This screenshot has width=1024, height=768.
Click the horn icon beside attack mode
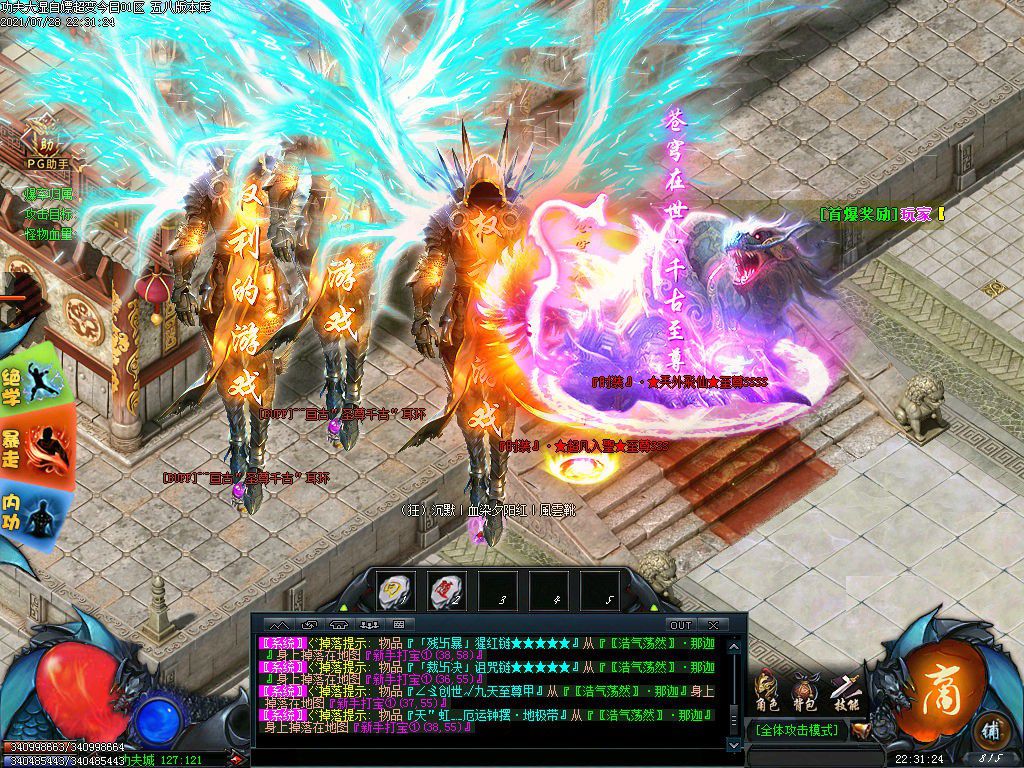pos(860,730)
